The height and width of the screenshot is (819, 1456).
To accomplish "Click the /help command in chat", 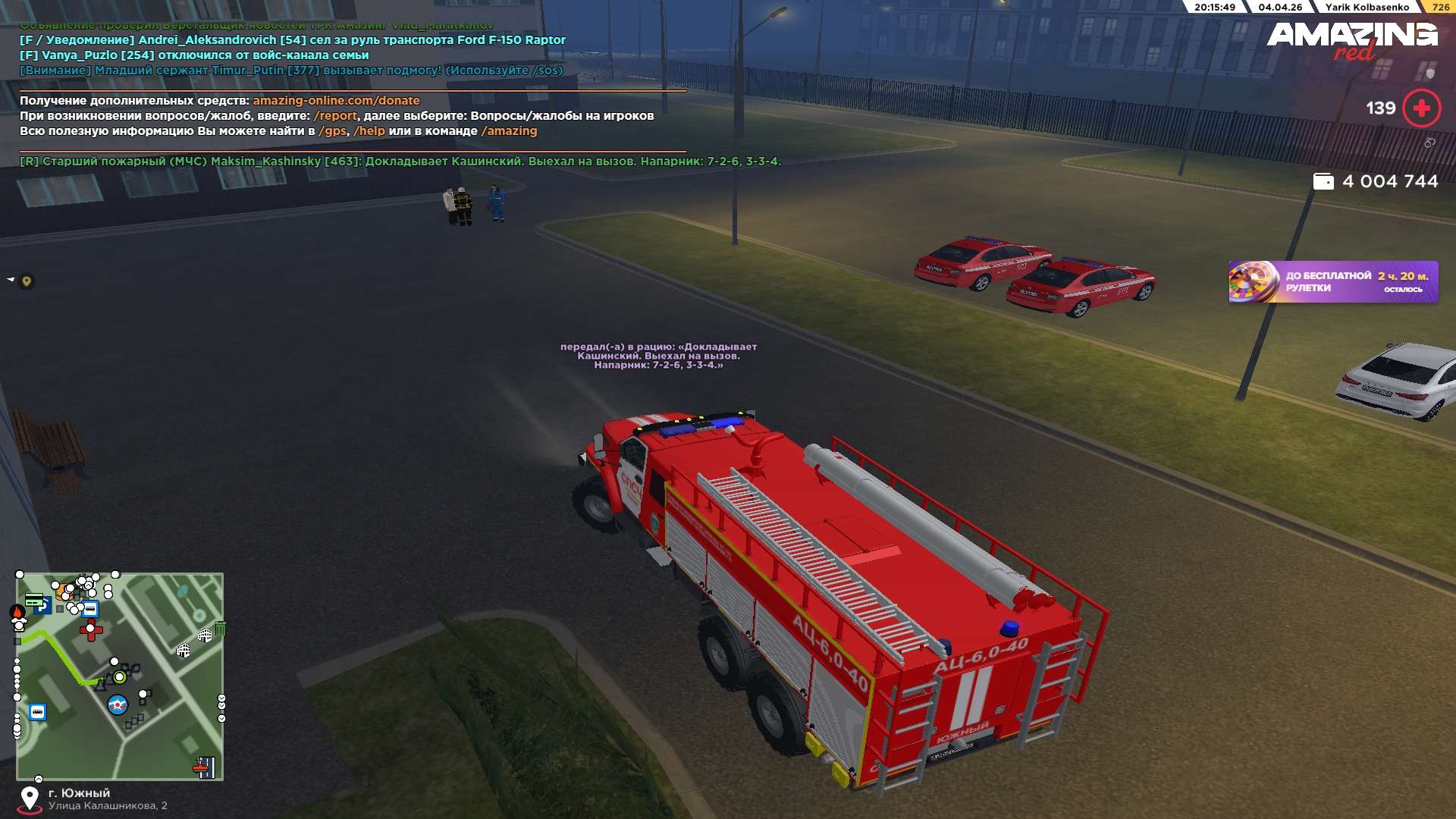I will click(369, 131).
